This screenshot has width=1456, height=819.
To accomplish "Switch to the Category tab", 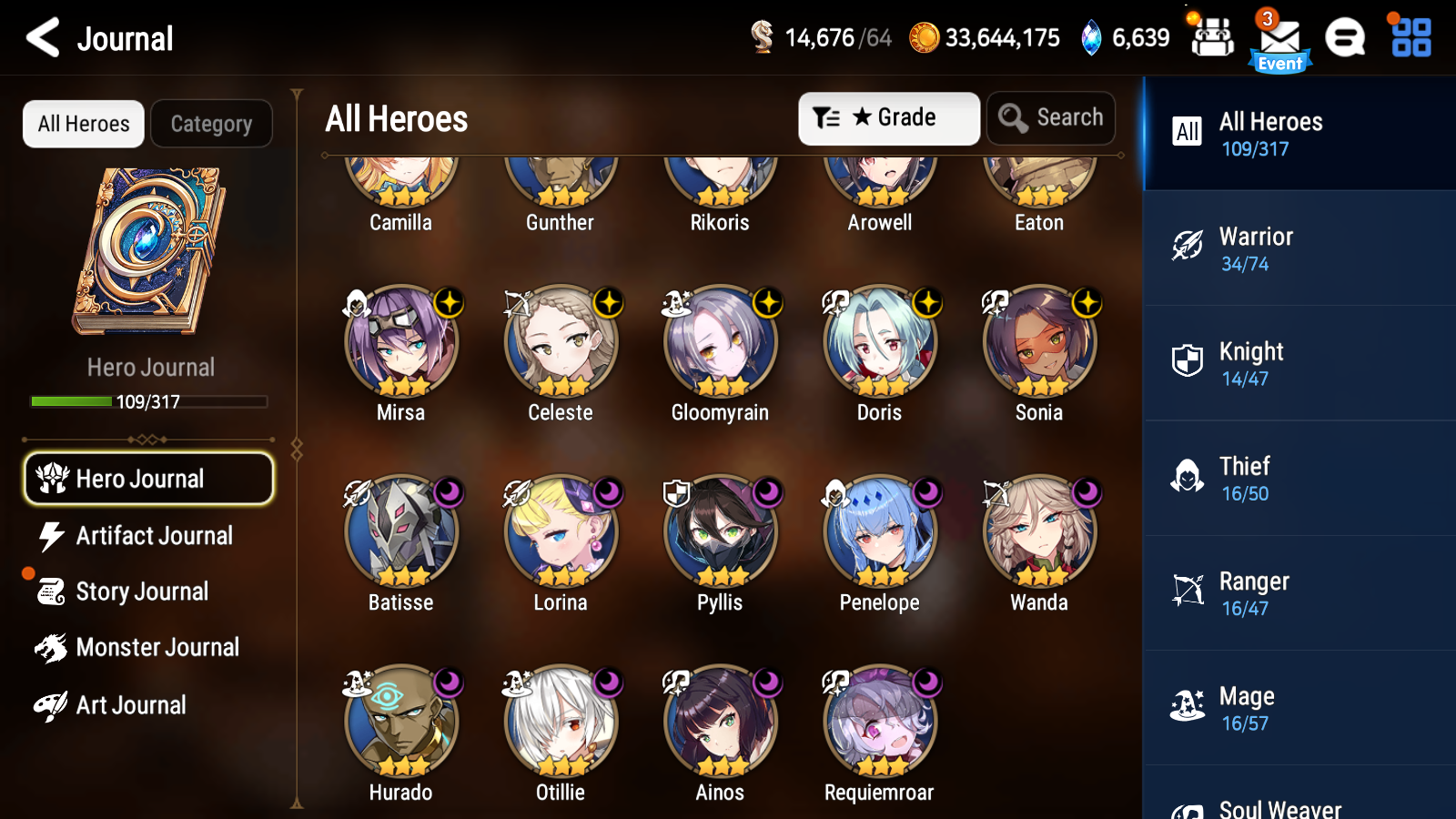I will tap(211, 124).
